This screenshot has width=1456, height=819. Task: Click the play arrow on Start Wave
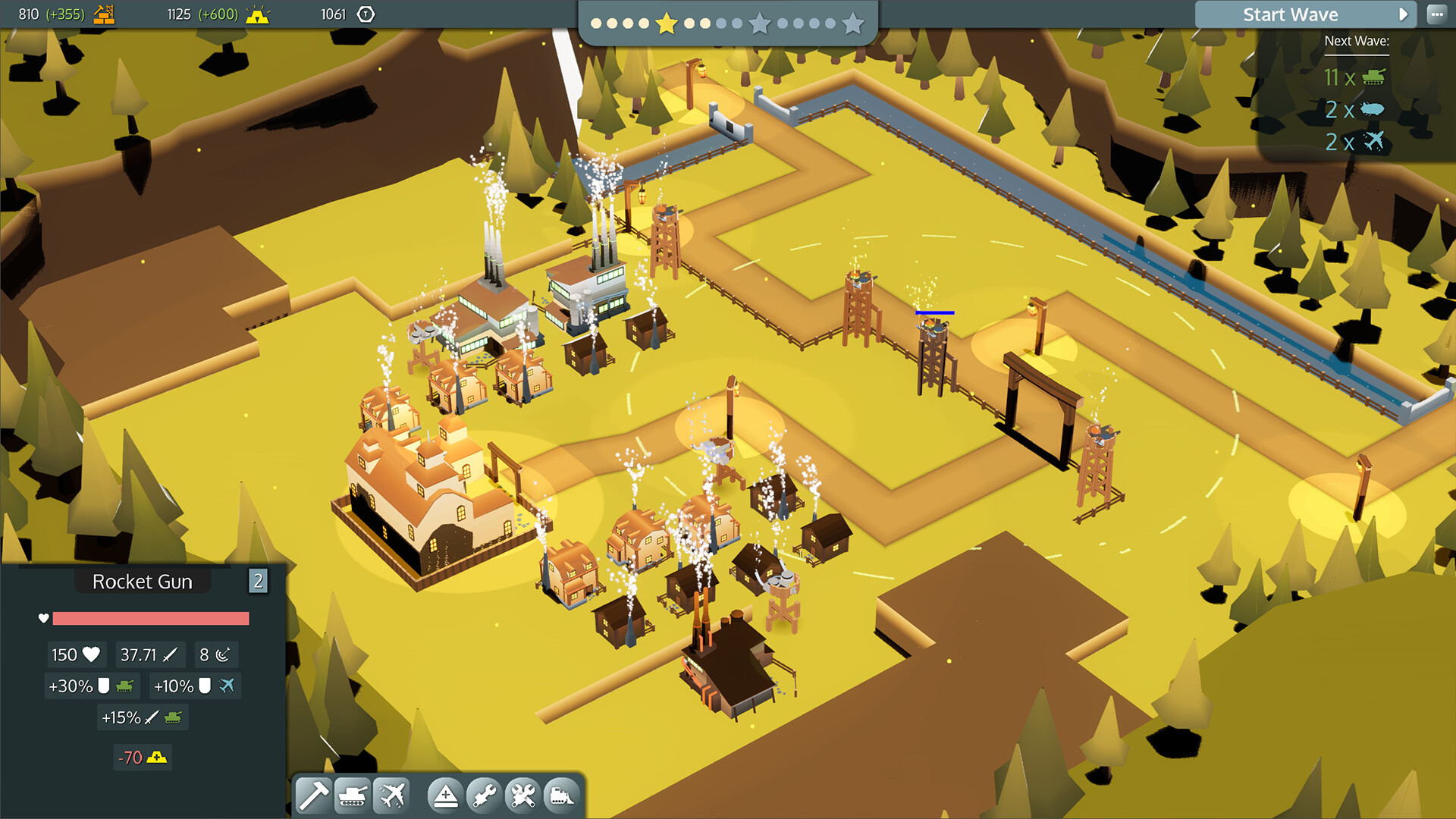pyautogui.click(x=1404, y=14)
